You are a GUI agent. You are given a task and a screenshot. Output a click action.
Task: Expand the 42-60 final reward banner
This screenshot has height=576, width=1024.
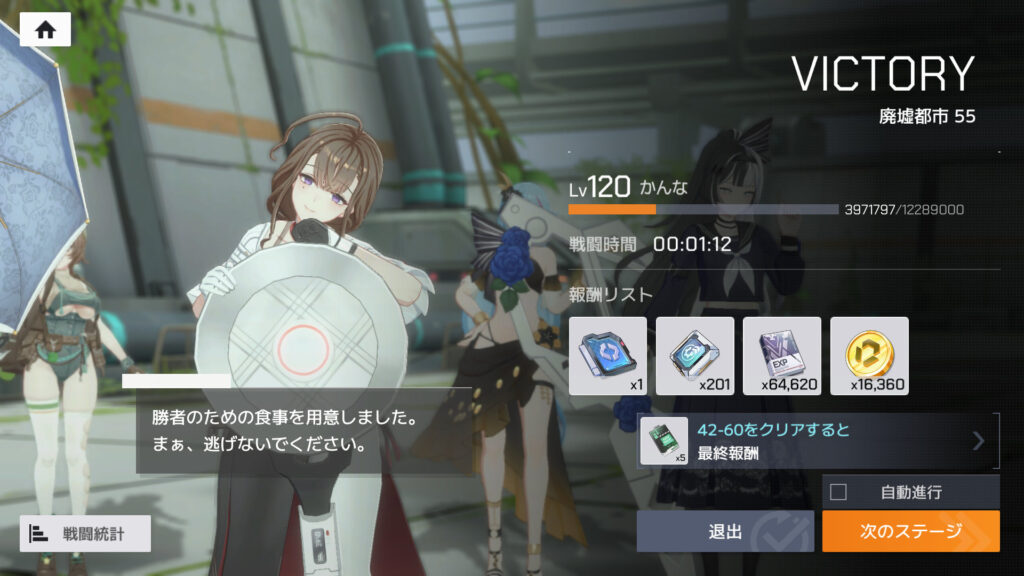pos(978,441)
